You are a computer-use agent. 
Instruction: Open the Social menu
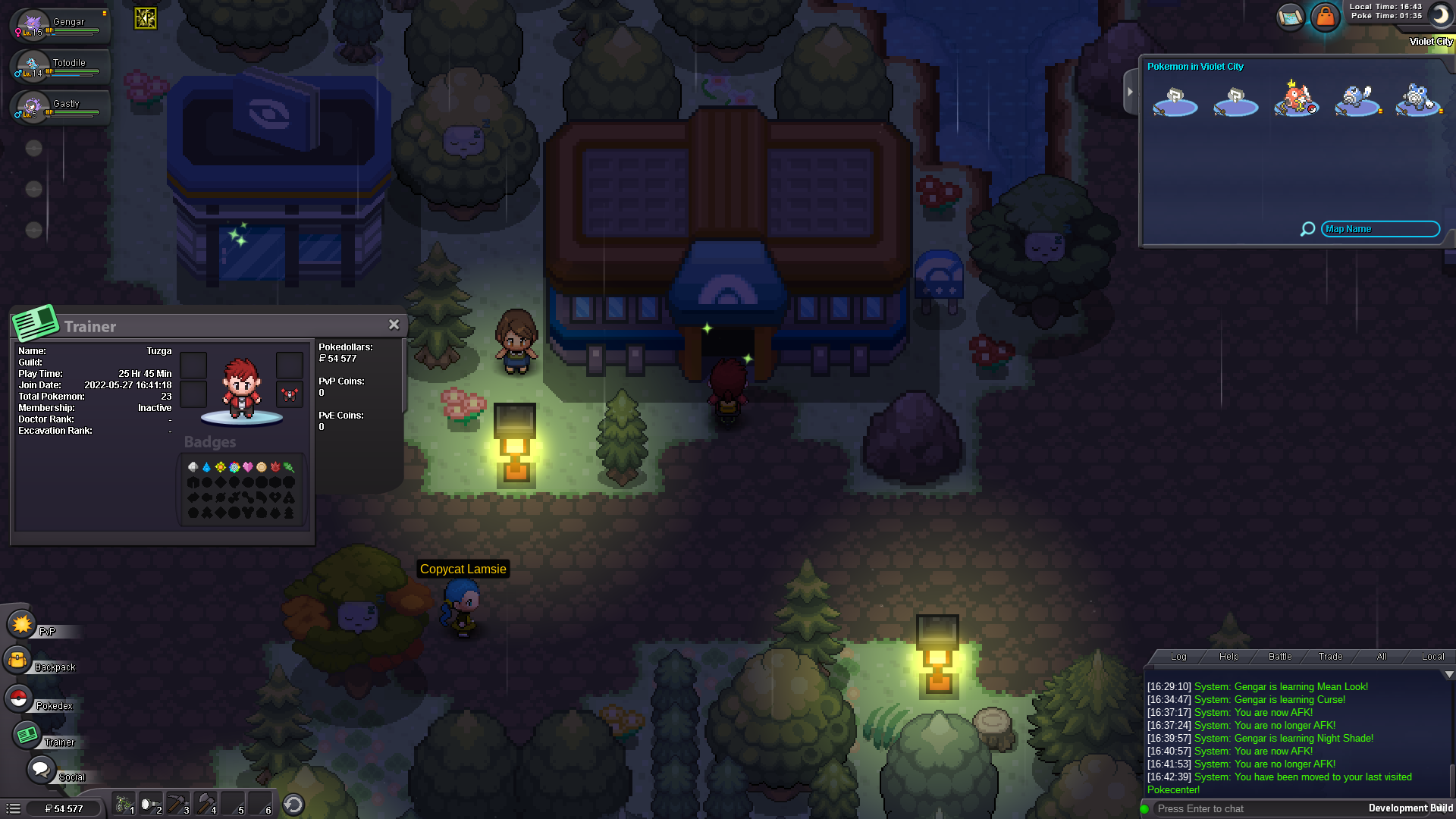pos(40,770)
